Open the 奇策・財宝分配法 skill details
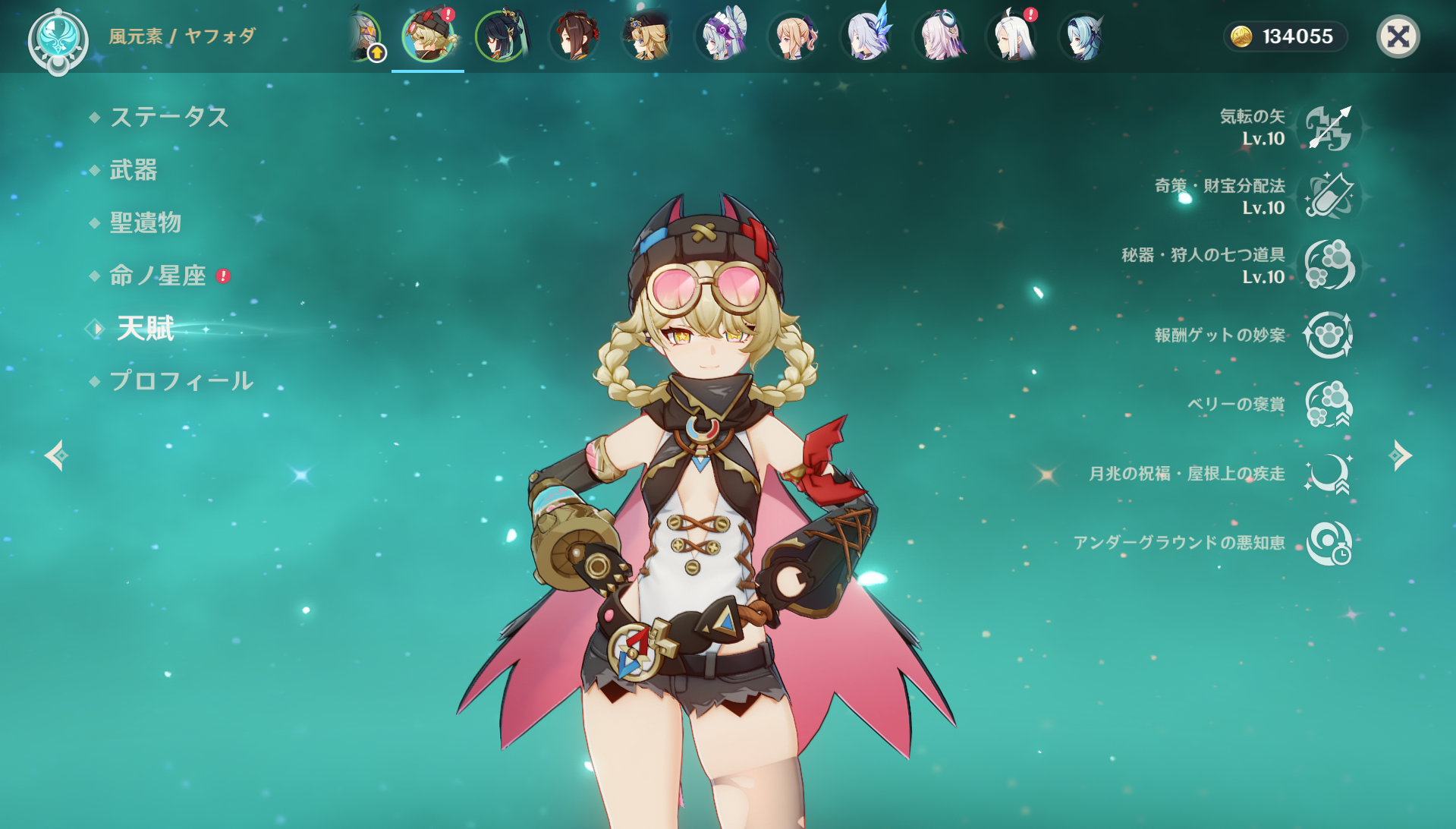This screenshot has width=1456, height=829. [1328, 197]
